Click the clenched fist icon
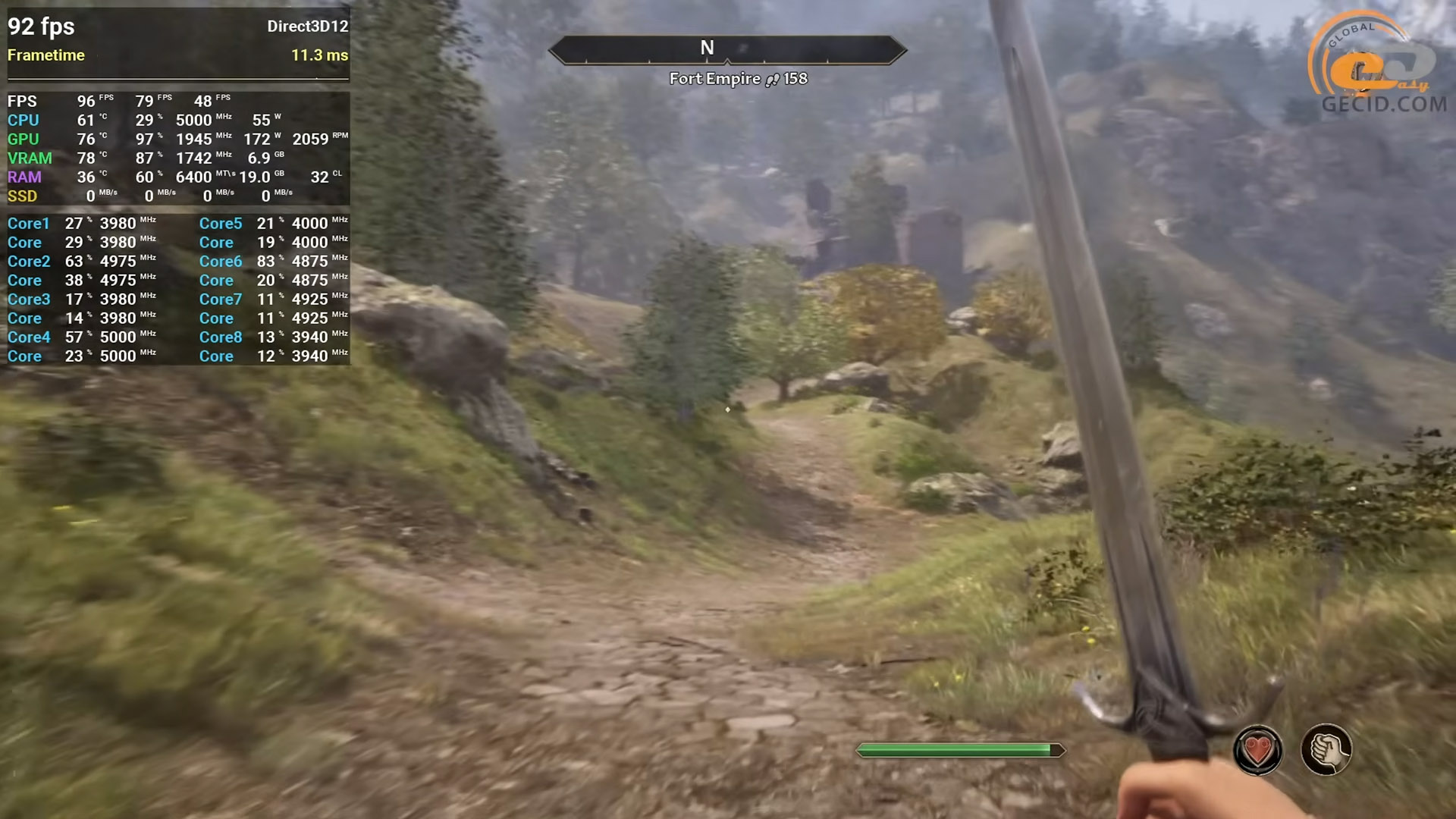The height and width of the screenshot is (819, 1456). 1326,751
